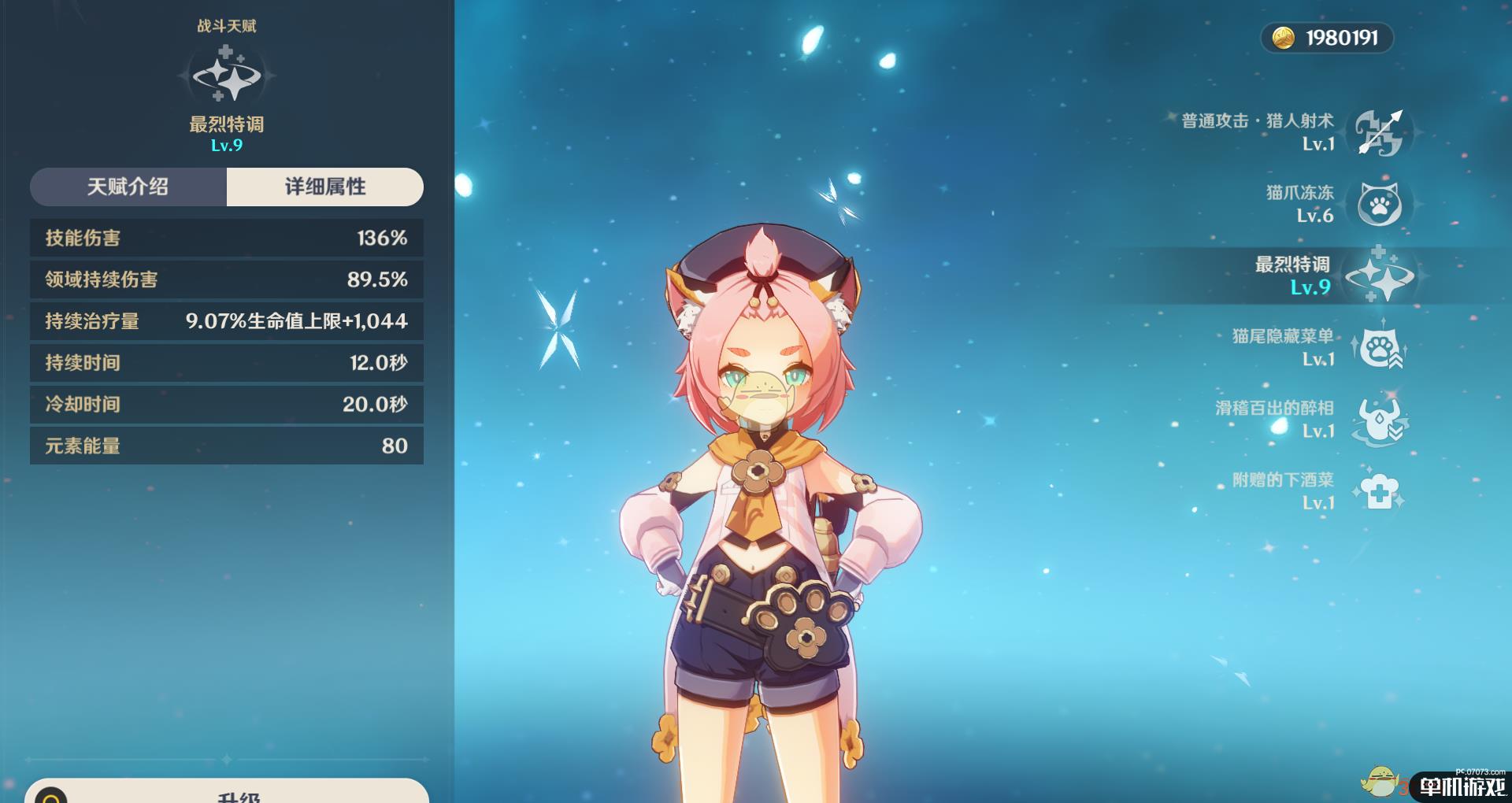Select the 详细属性 tab
This screenshot has height=803, width=1512.
point(324,187)
